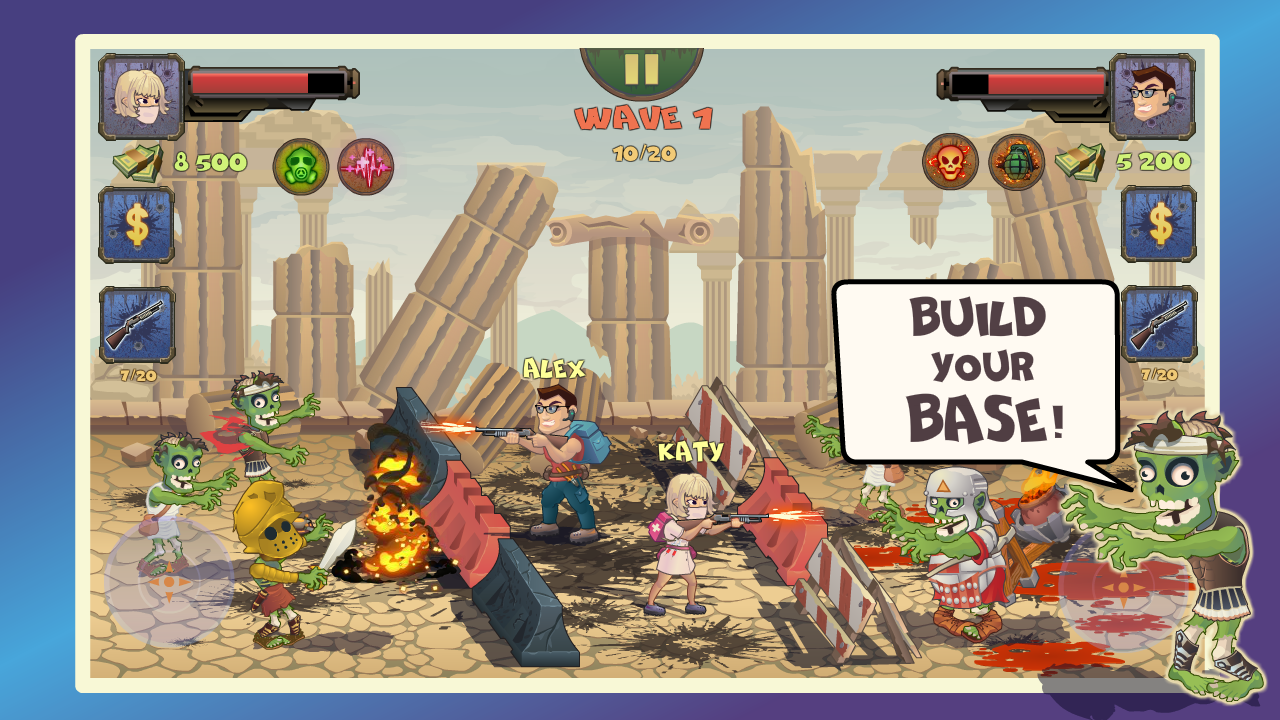The width and height of the screenshot is (1280, 720).
Task: Select the Wave 7 progress label
Action: coord(643,120)
